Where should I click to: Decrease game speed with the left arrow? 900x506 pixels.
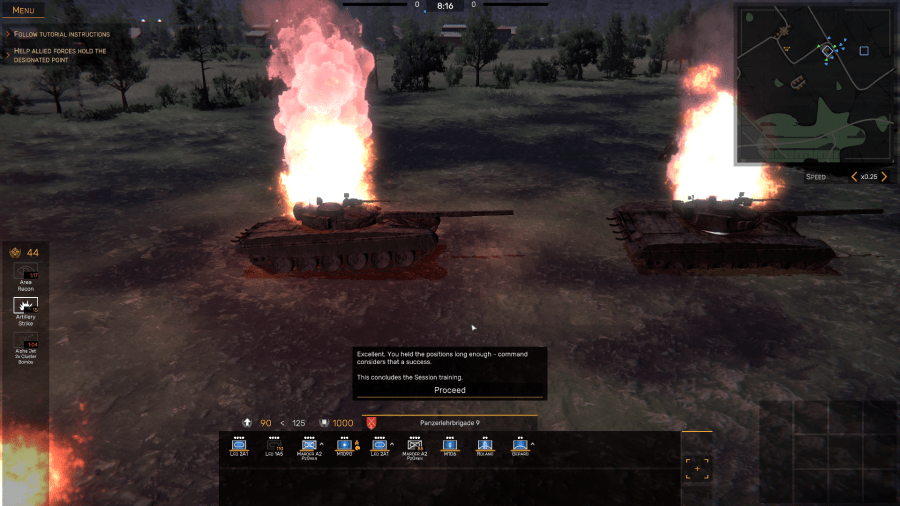tap(853, 177)
